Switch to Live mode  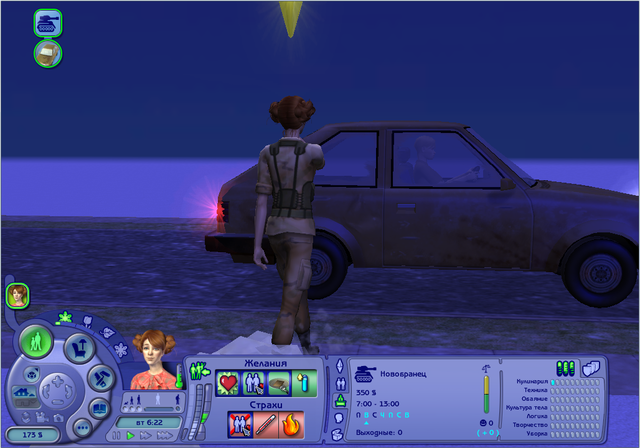(37, 340)
